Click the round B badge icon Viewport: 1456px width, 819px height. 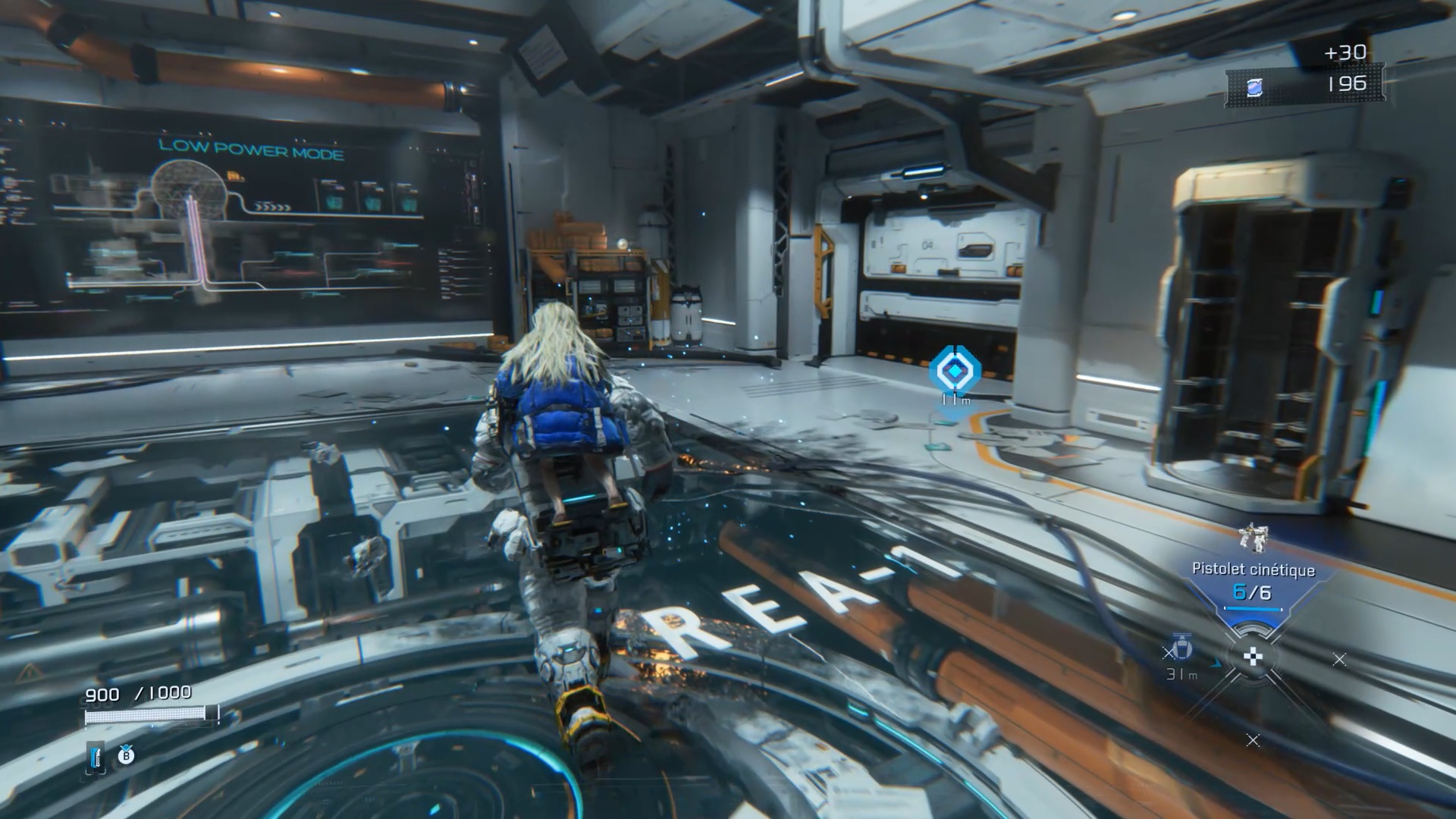click(126, 755)
